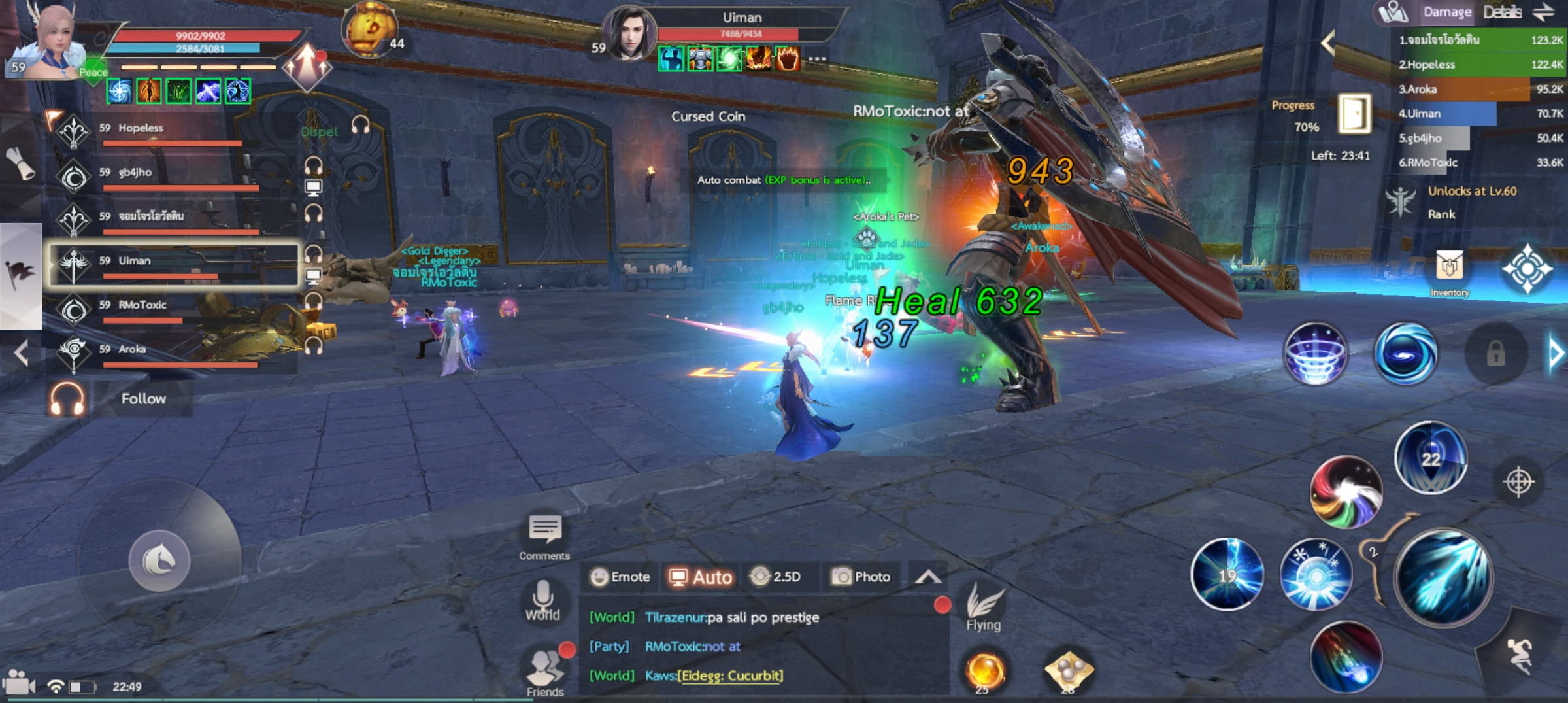Select the Damage tab in the ranking panel
Viewport: 1568px width, 703px height.
1448,11
